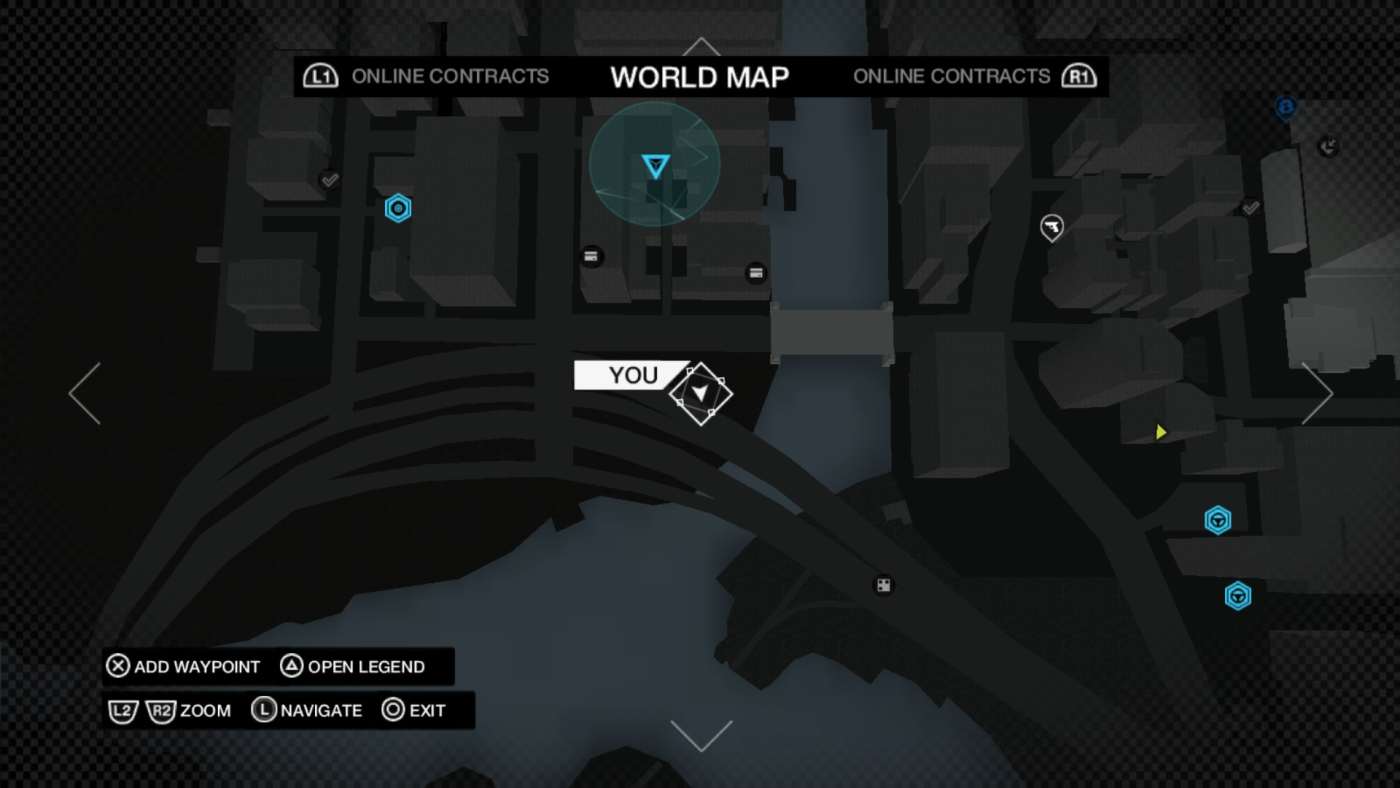
Task: Select the ATM icon left of the bridge
Action: pyautogui.click(x=755, y=271)
